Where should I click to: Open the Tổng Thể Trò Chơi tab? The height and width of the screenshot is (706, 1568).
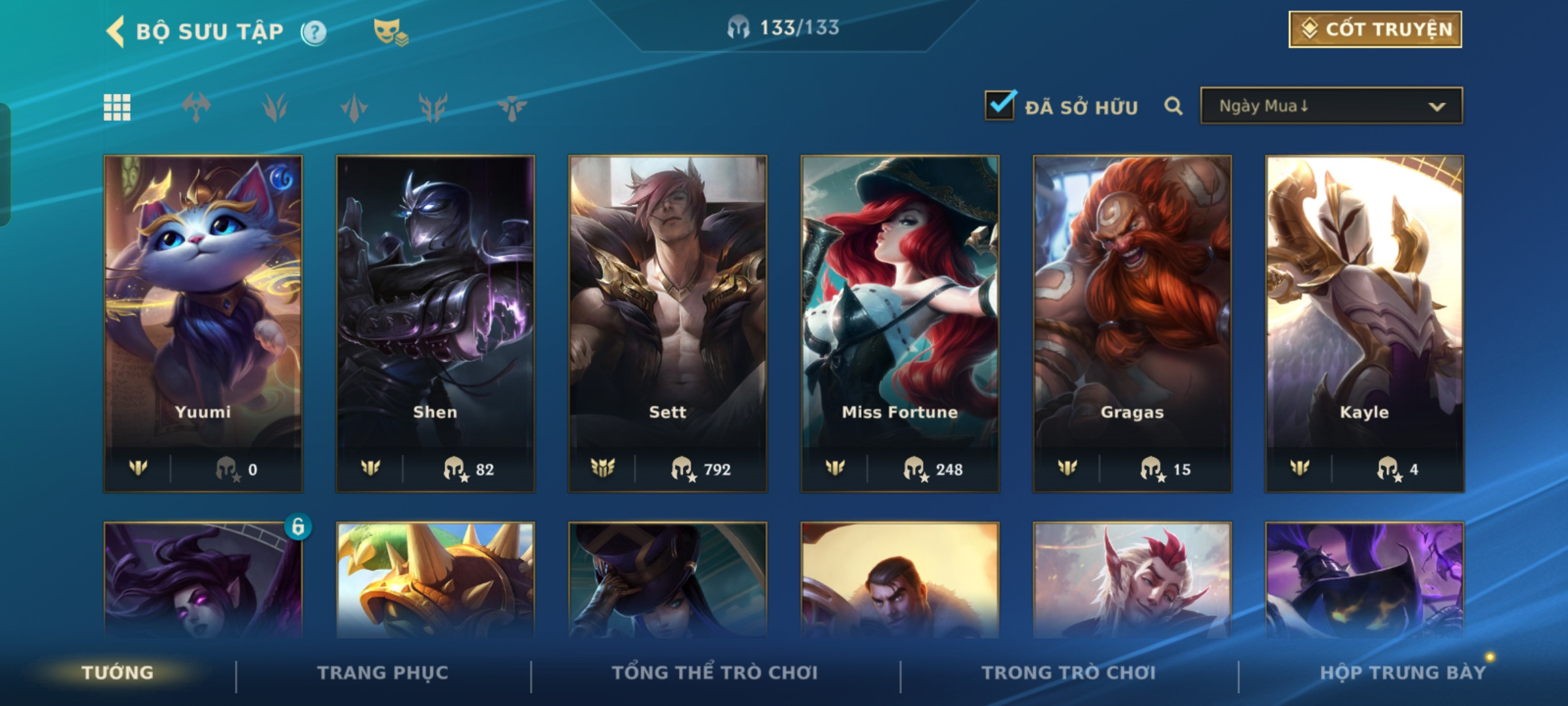(715, 673)
